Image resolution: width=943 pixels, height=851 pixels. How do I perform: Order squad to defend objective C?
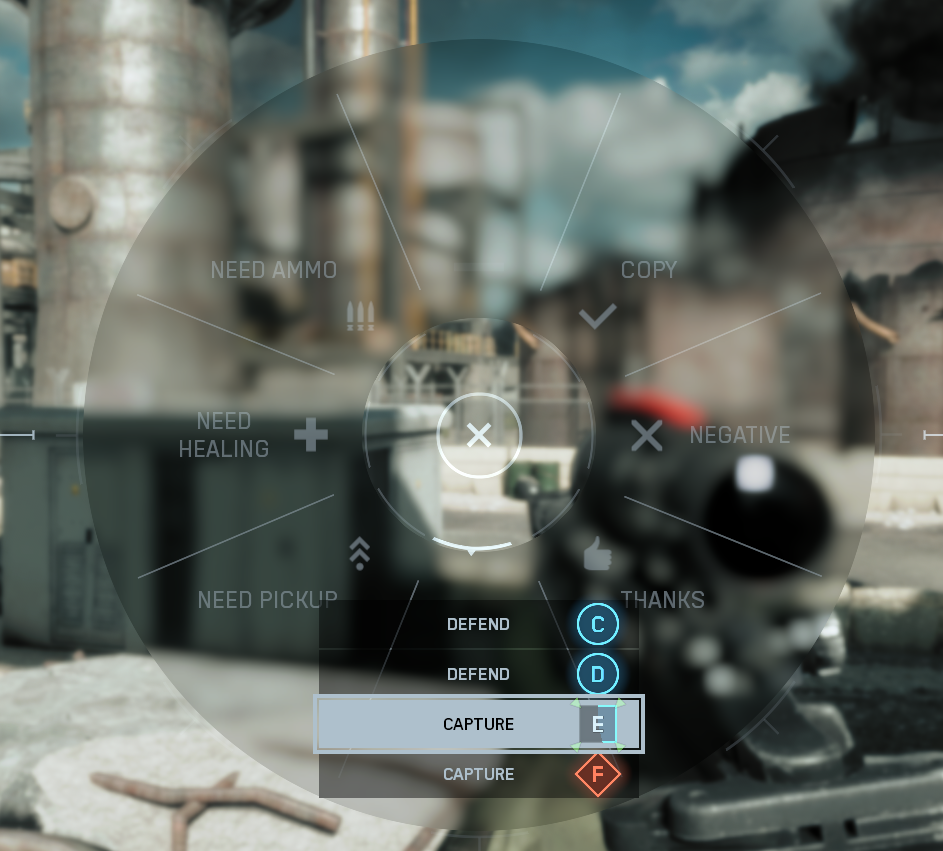coord(478,625)
